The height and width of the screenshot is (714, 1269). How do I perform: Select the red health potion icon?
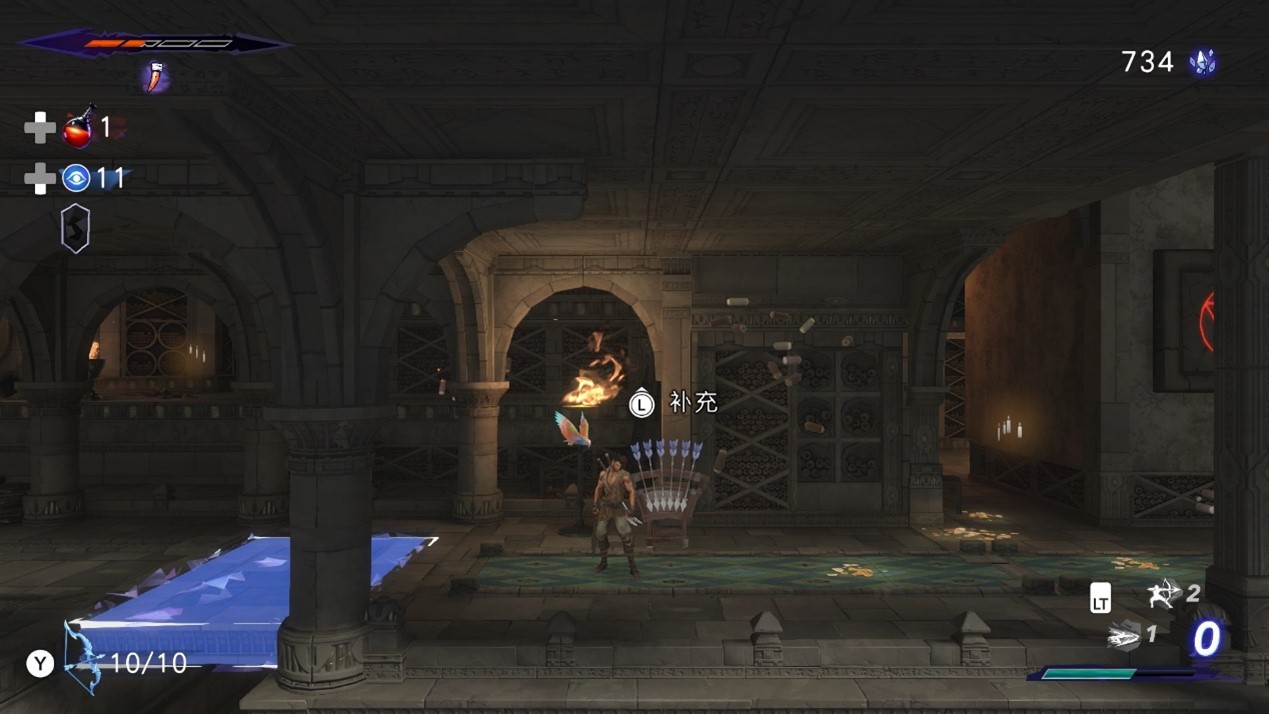(79, 128)
